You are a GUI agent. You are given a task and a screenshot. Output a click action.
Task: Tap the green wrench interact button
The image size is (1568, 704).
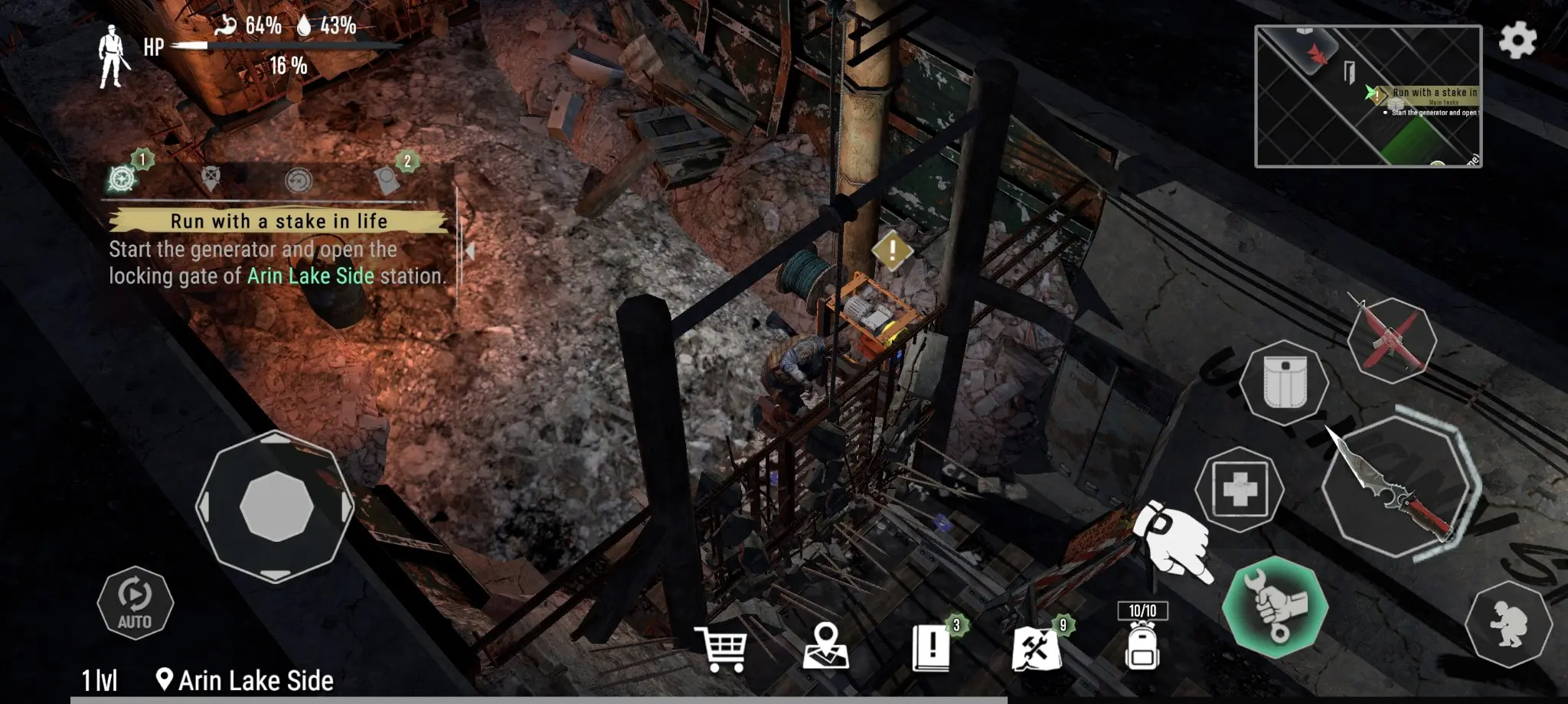1275,607
